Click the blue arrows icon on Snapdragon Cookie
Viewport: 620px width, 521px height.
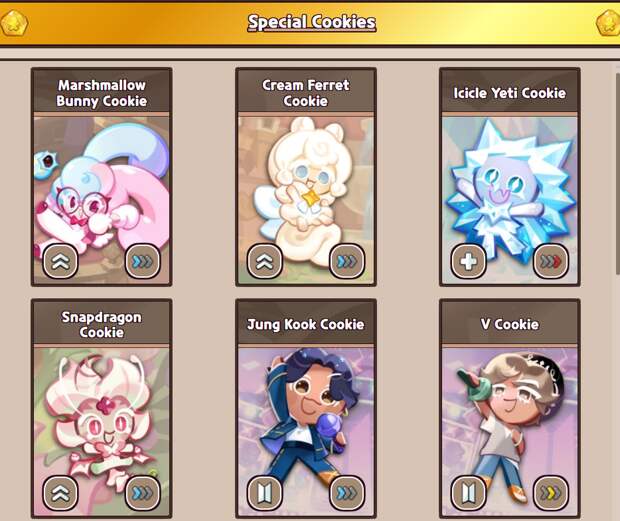point(142,493)
